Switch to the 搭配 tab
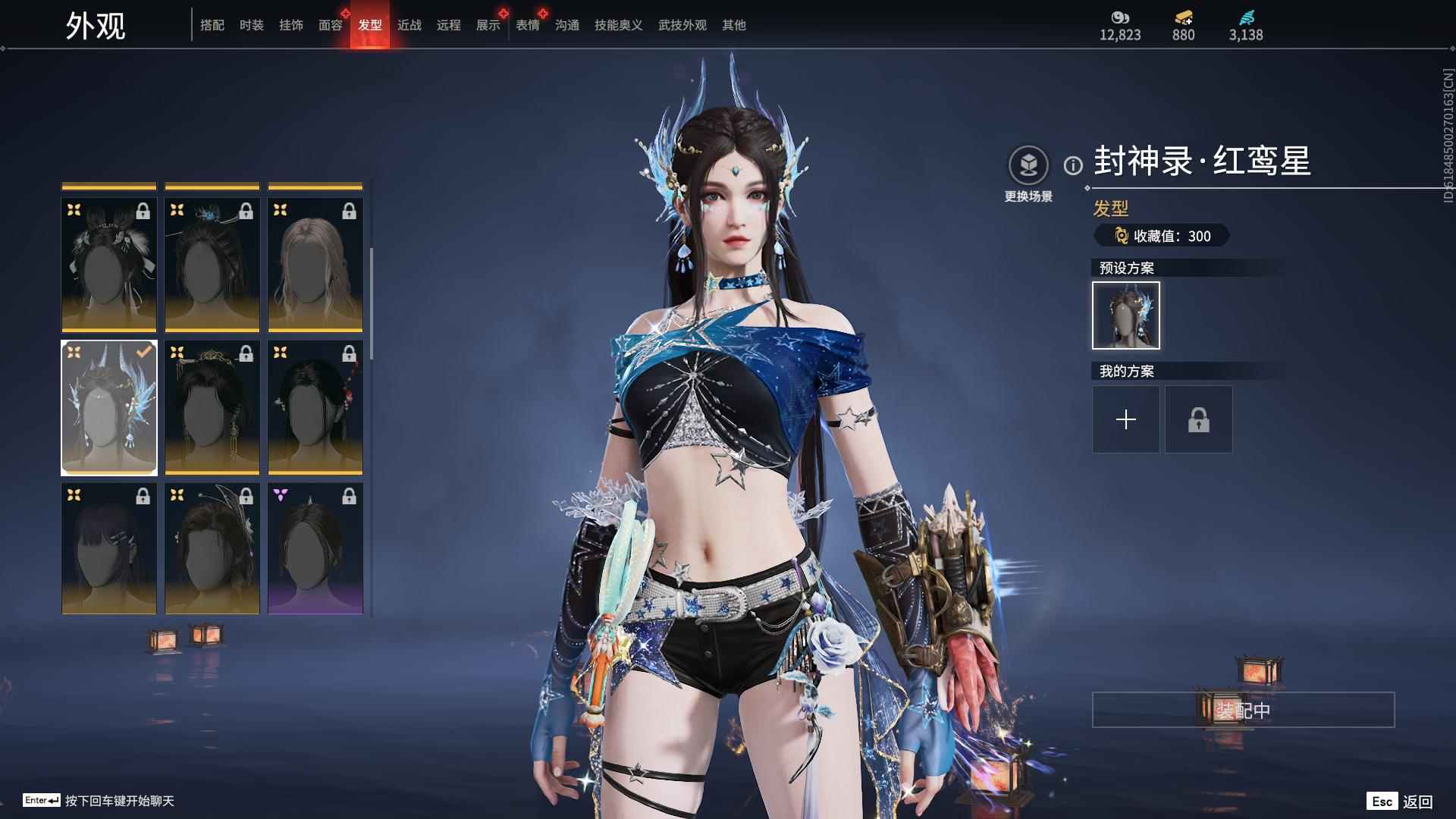This screenshot has width=1456, height=819. pyautogui.click(x=212, y=25)
